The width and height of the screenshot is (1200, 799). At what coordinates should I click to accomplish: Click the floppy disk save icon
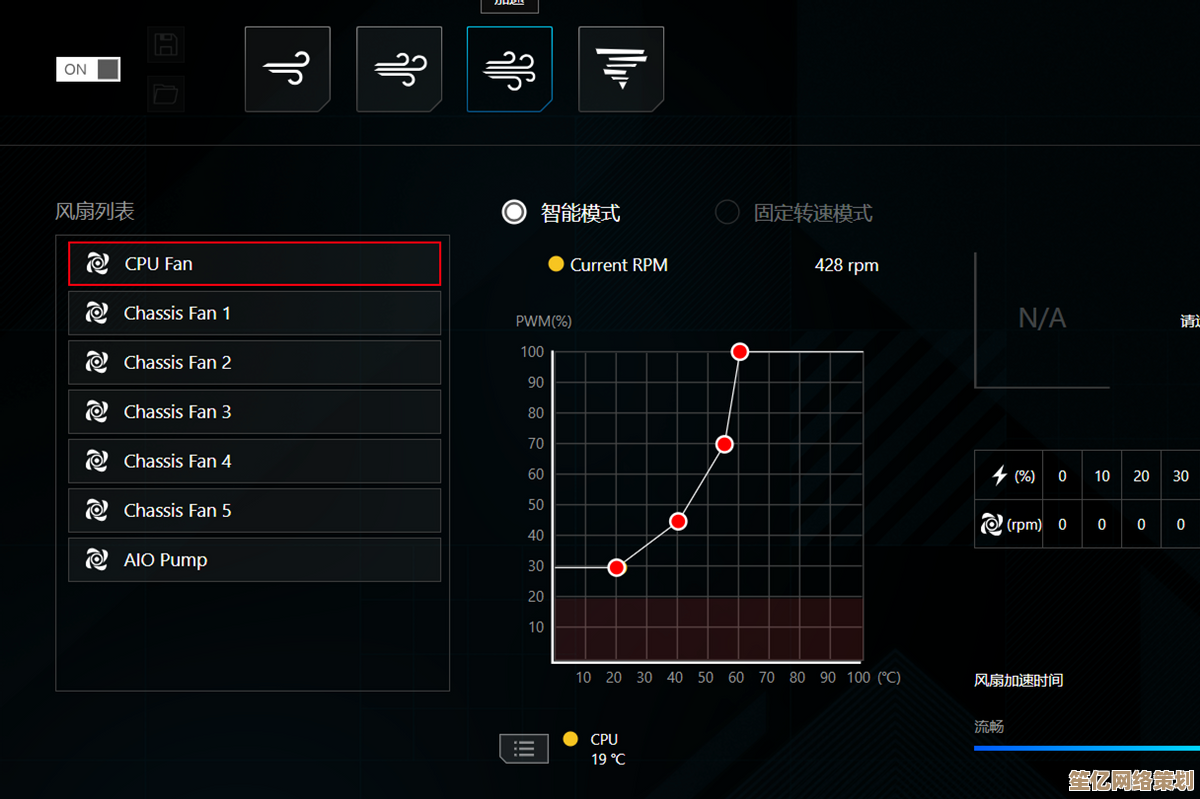point(165,45)
